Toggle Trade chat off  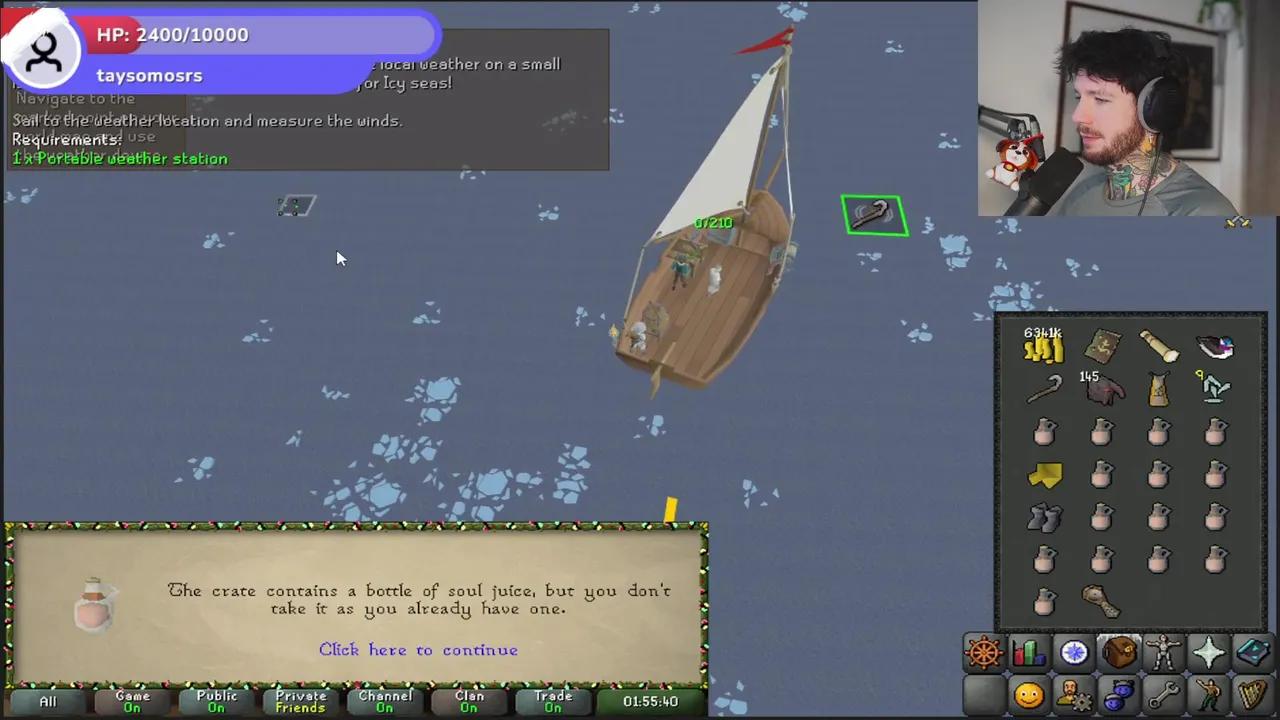pos(553,700)
